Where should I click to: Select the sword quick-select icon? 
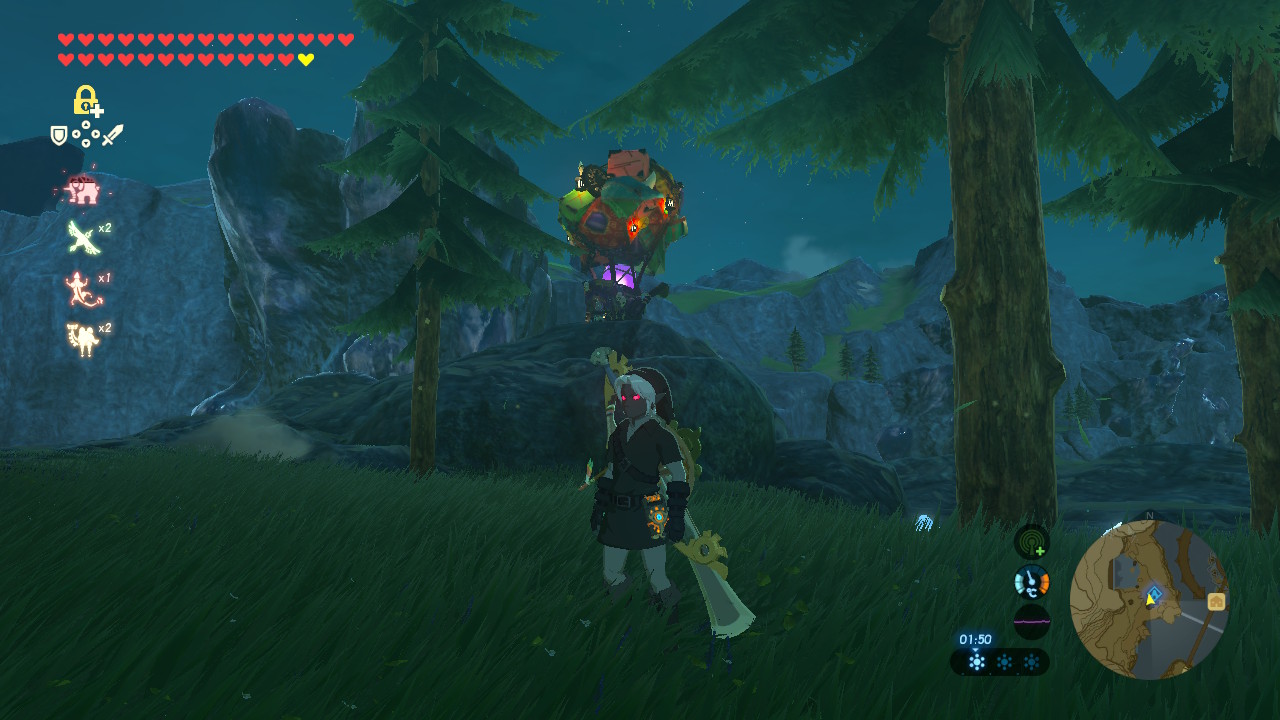[112, 135]
